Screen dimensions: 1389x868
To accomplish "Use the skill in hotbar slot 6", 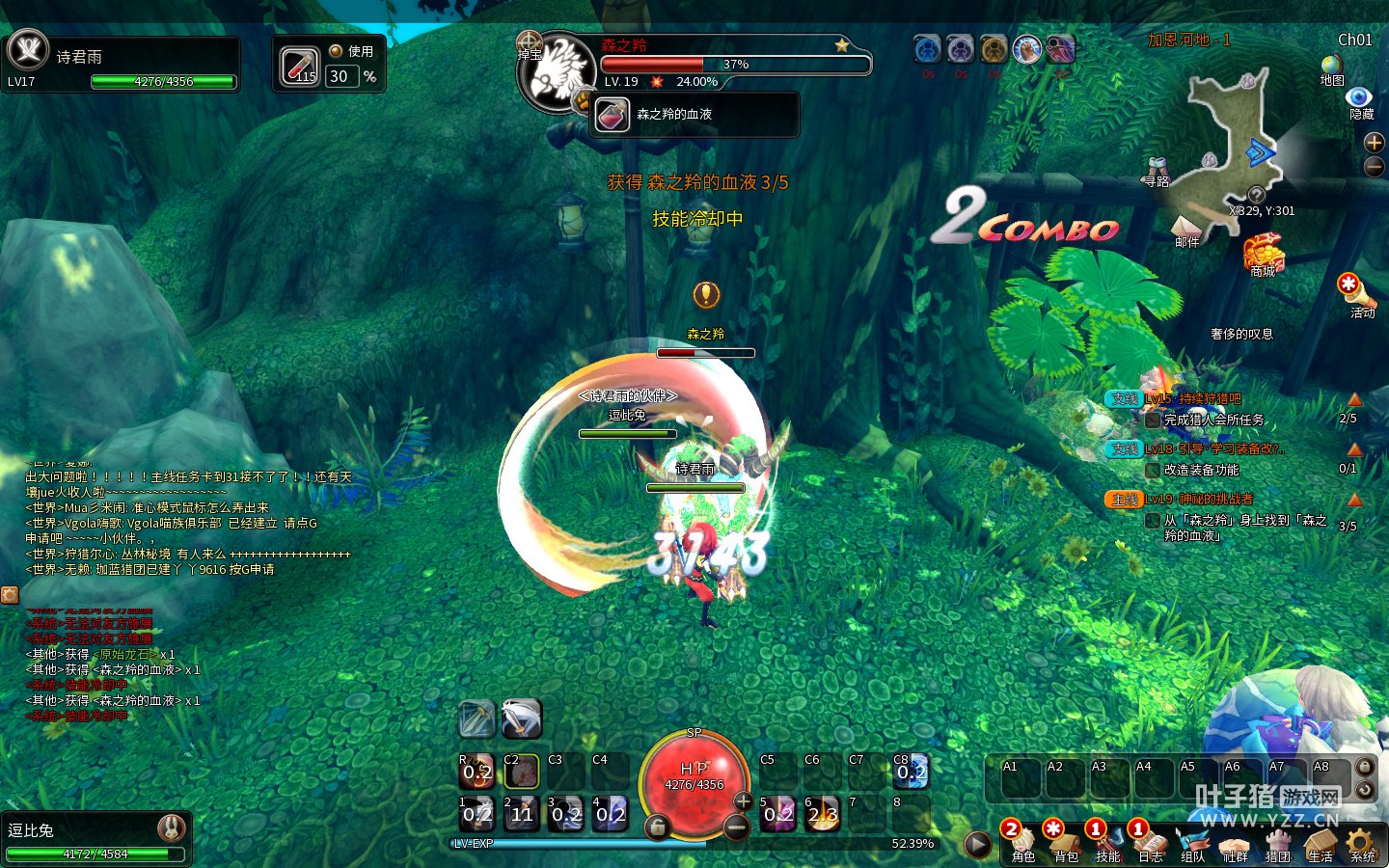I will pos(823,814).
